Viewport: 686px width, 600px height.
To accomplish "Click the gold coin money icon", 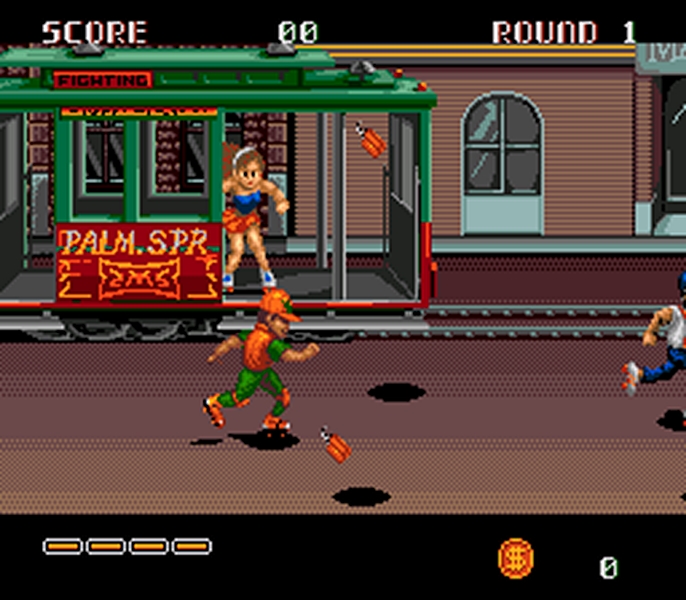I will [516, 557].
